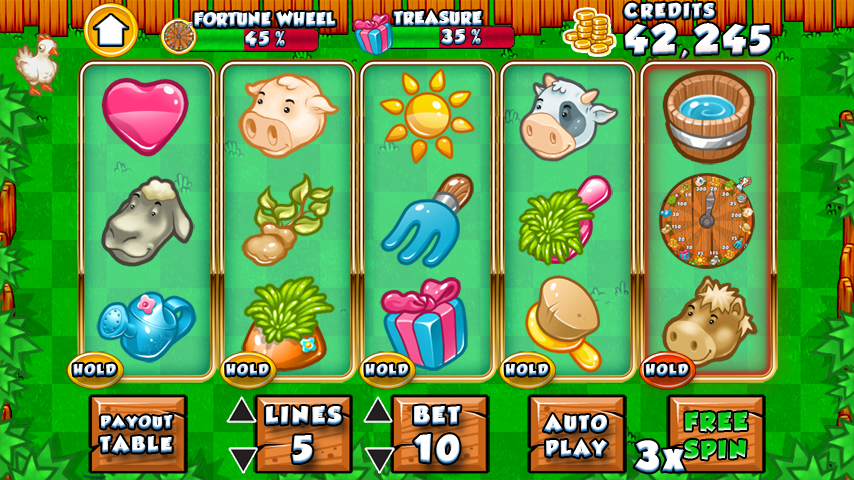854x480 pixels.
Task: Start Auto Play
Action: [576, 433]
